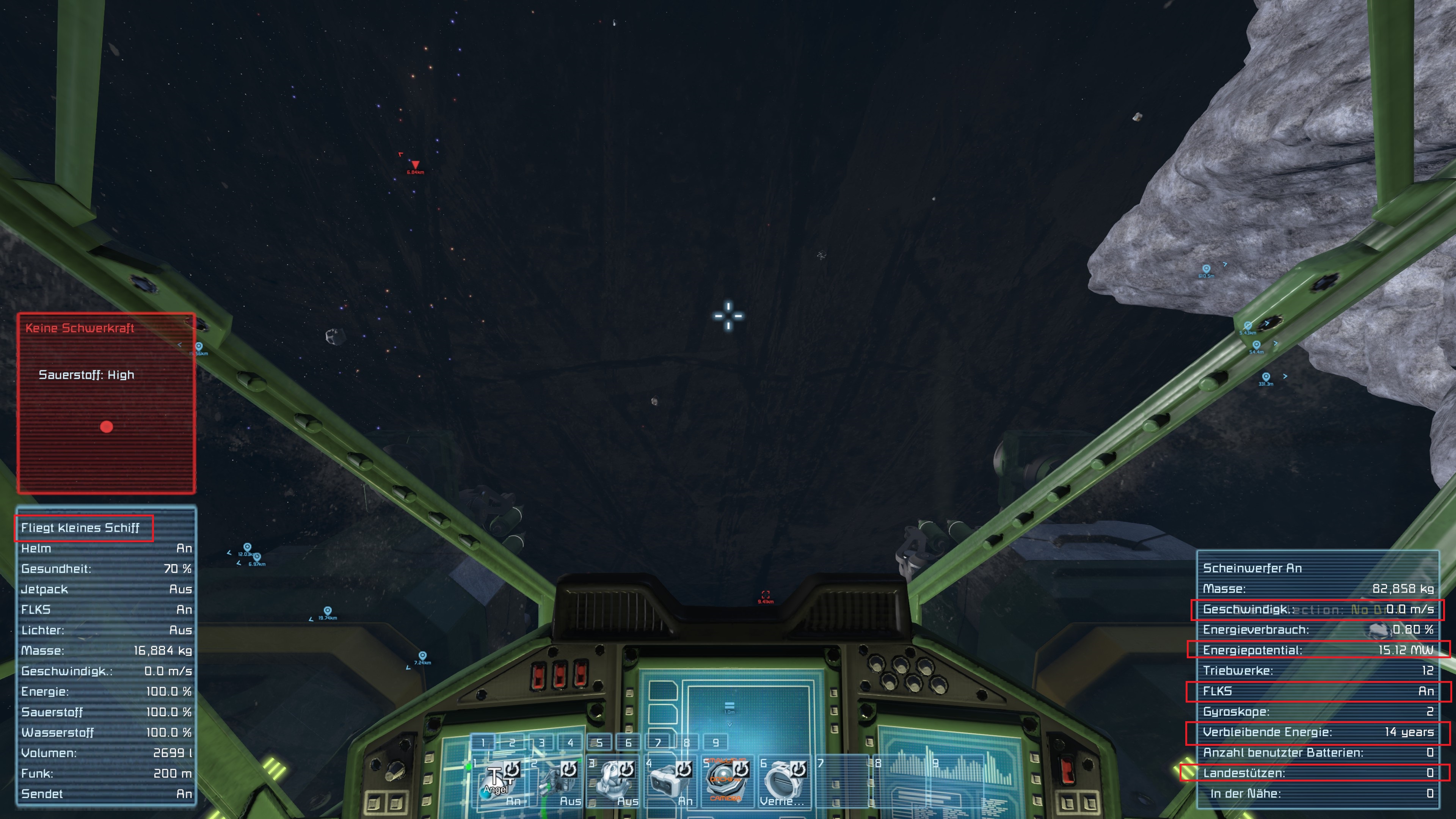Switch to toolbar page 9
The image size is (1456, 819).
(715, 743)
